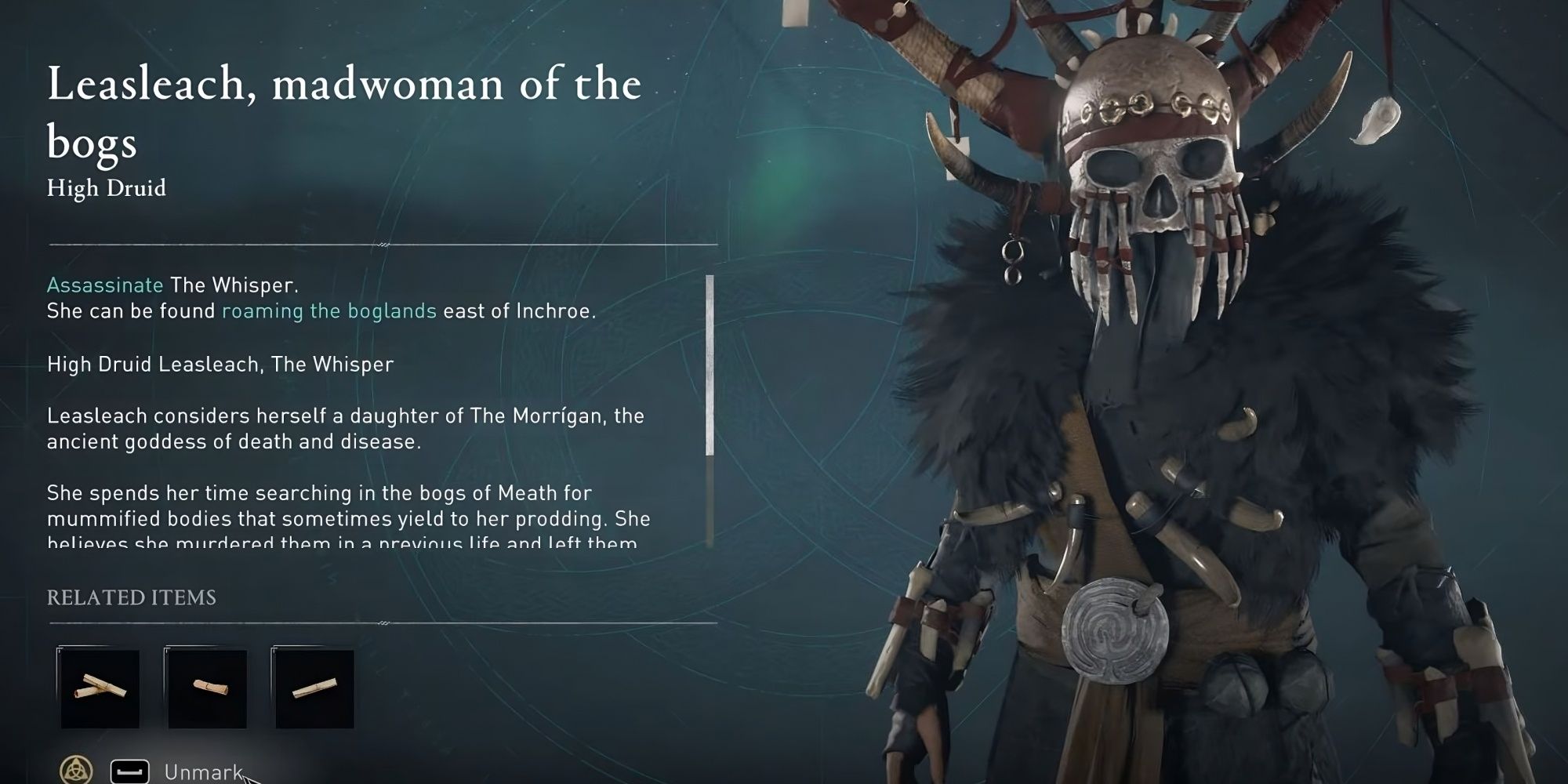1568x784 pixels.
Task: Click the touchpad button prompt beside Unmark
Action: (132, 771)
